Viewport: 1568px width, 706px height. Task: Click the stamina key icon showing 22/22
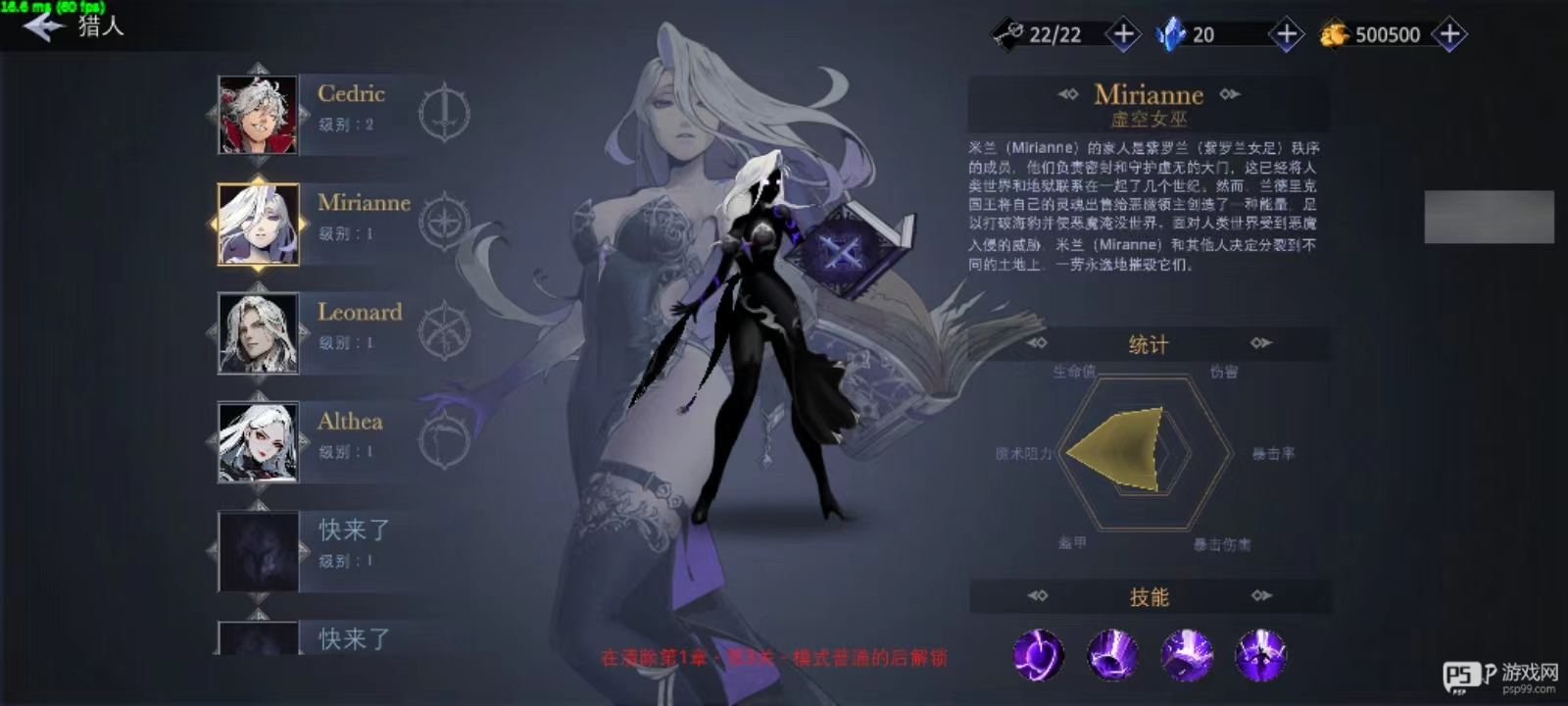(1009, 32)
